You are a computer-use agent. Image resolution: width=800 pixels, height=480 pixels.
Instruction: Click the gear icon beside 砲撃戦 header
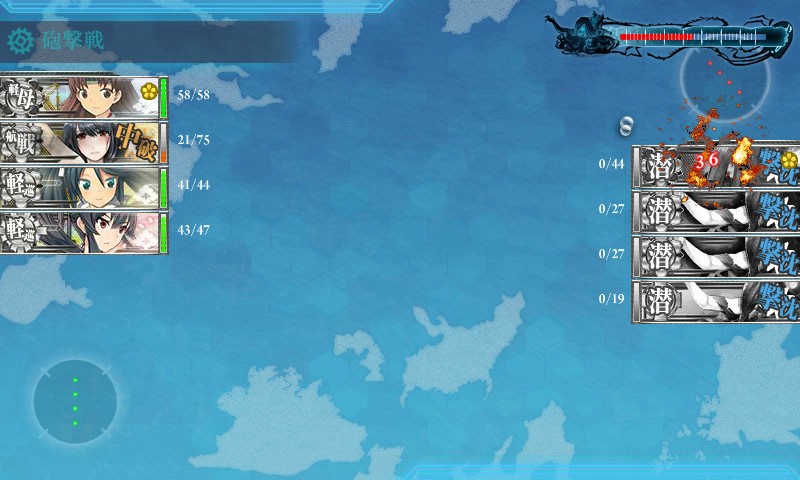21,41
